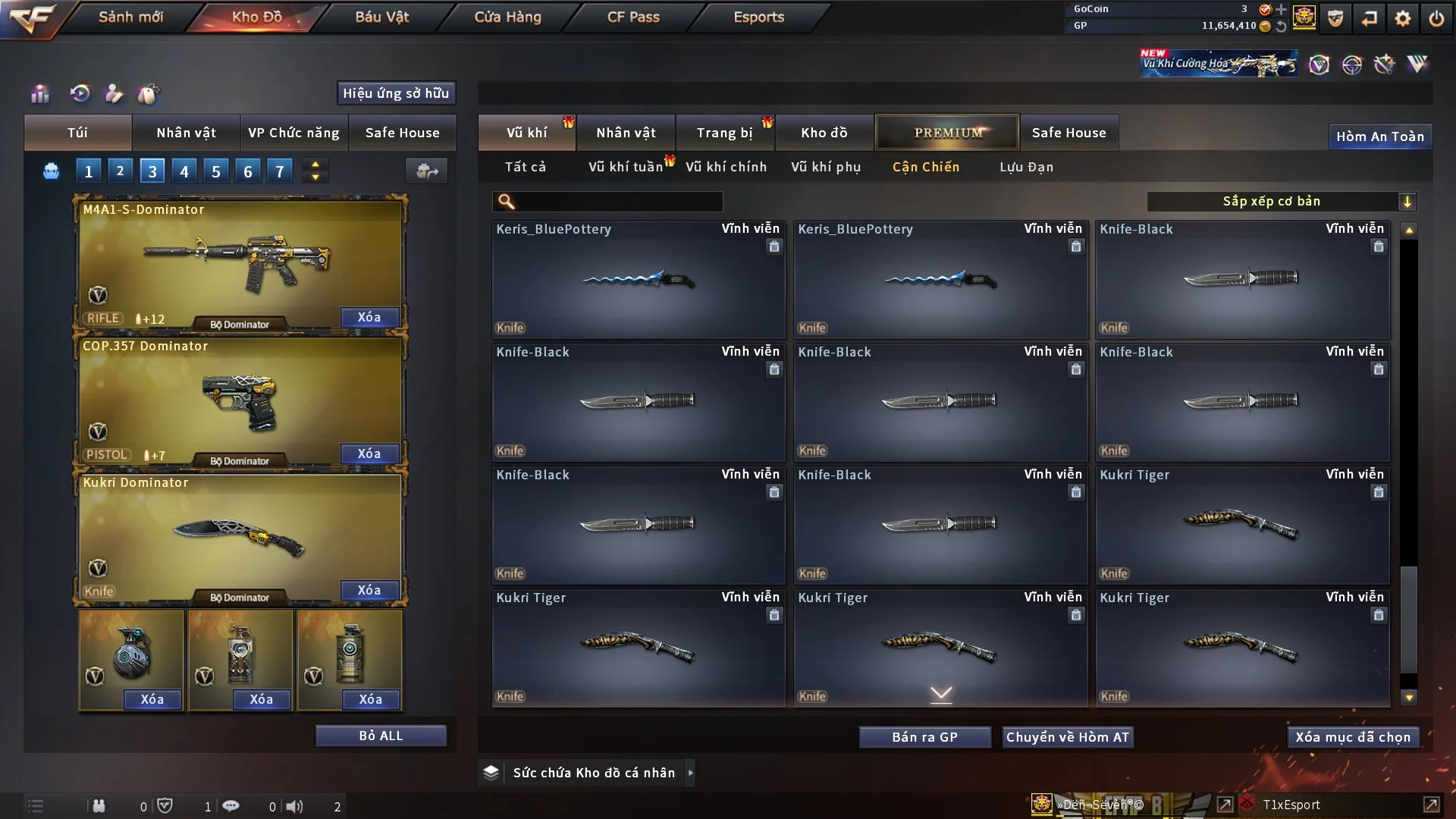Click Chuyển về Hòm AT button
Image resolution: width=1456 pixels, height=819 pixels.
tap(1068, 737)
